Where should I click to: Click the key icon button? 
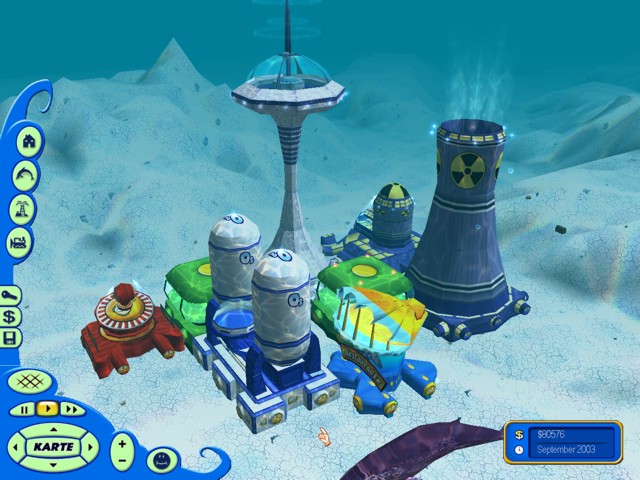[x=11, y=295]
